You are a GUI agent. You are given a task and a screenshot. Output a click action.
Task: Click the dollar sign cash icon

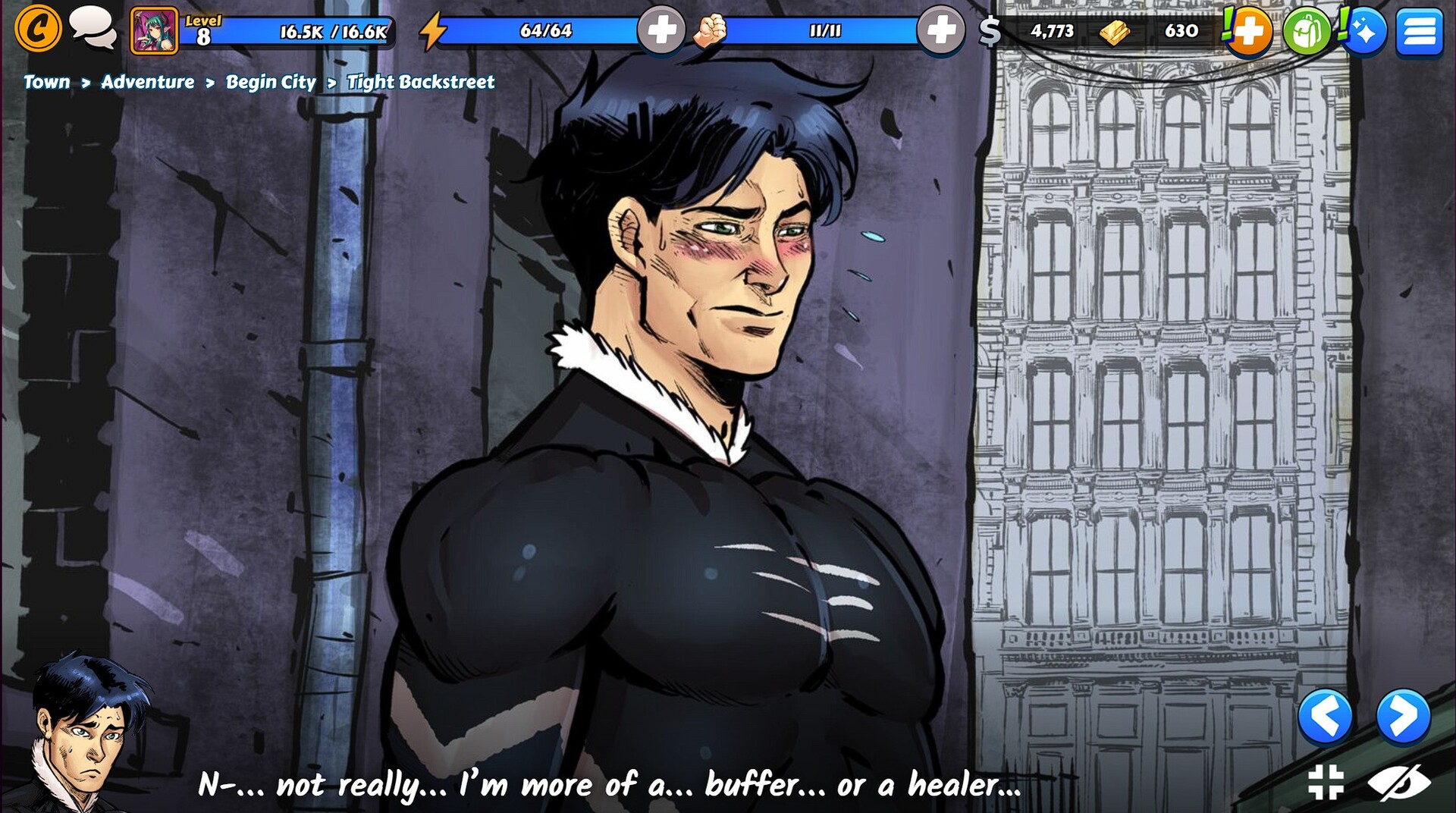pos(990,32)
